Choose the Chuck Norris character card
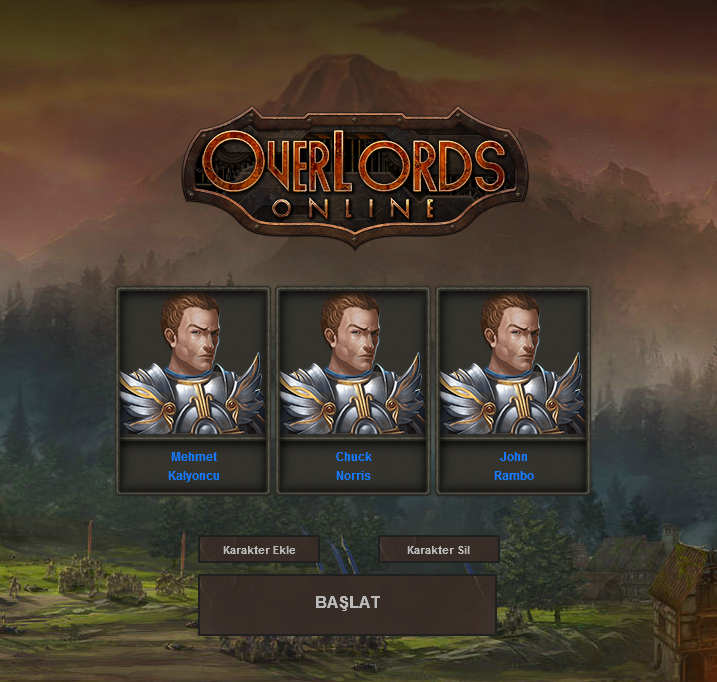717x682 pixels. click(x=353, y=390)
